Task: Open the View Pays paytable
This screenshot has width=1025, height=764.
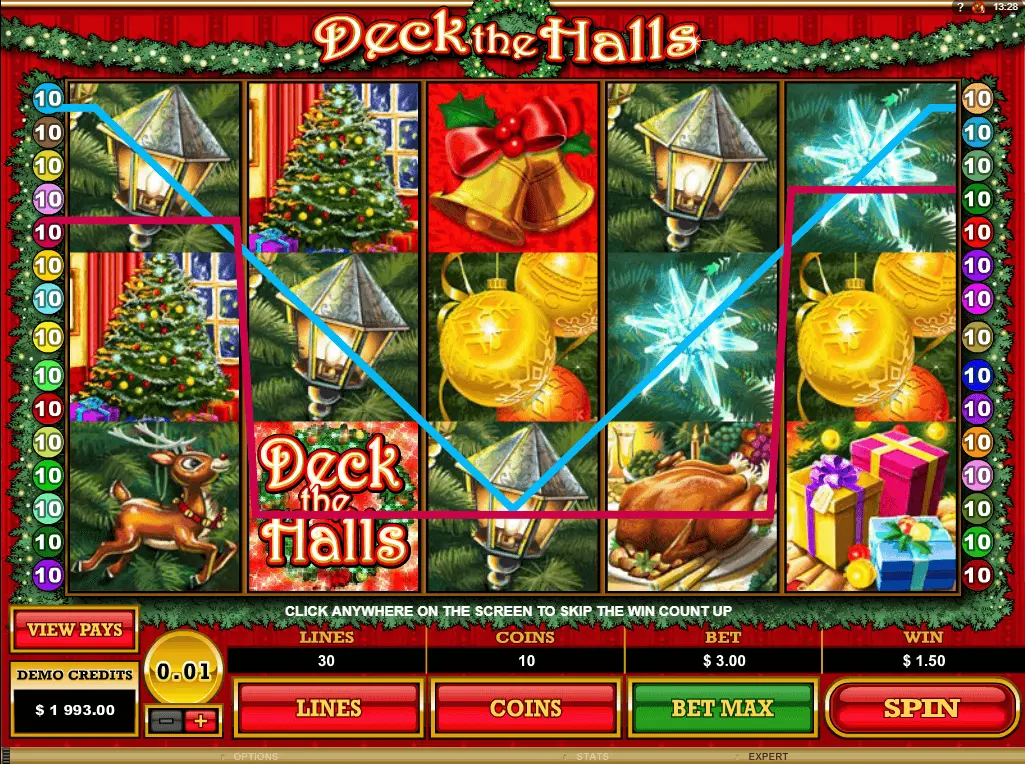Action: pyautogui.click(x=74, y=630)
